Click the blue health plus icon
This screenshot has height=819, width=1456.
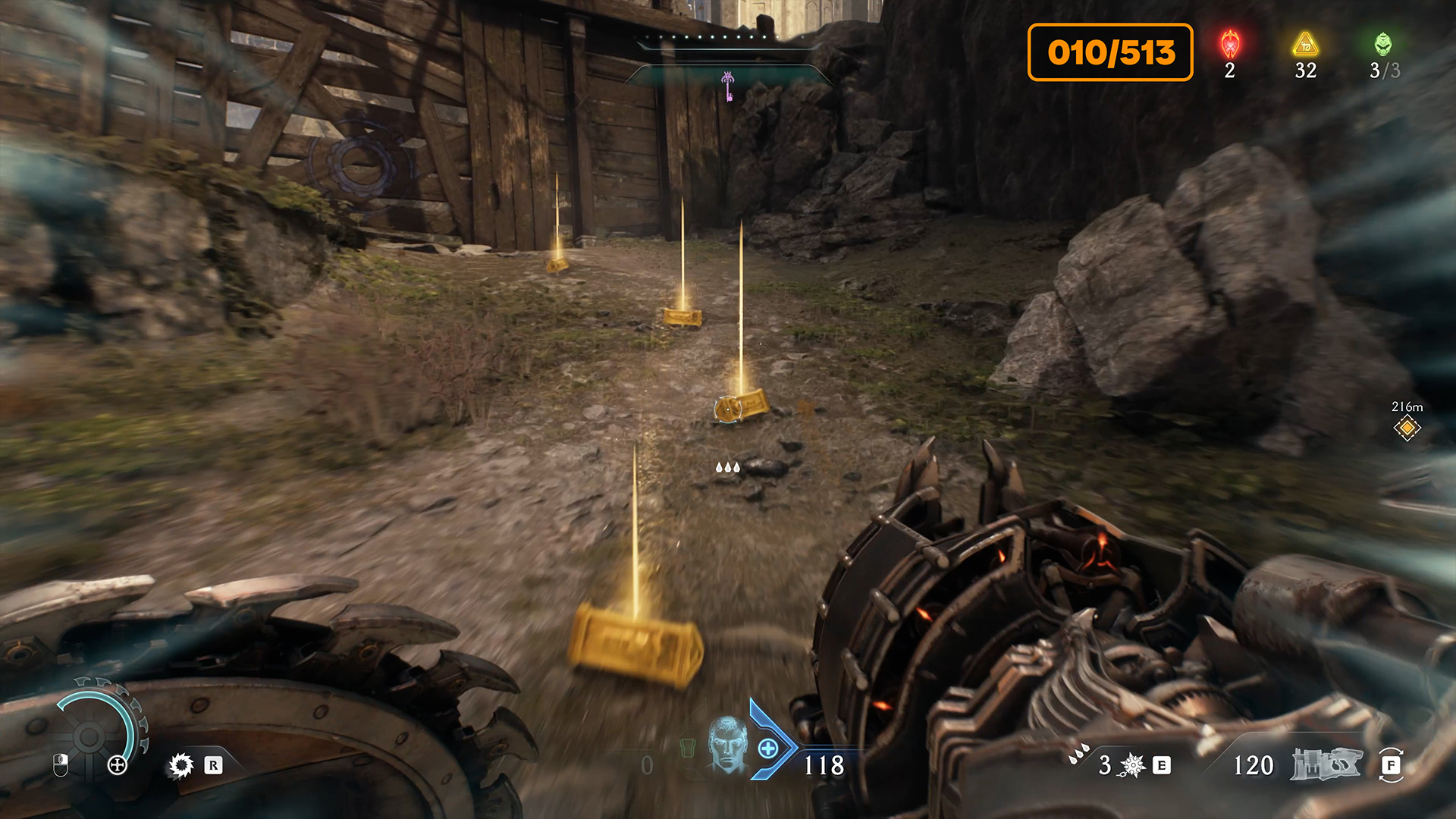click(767, 749)
